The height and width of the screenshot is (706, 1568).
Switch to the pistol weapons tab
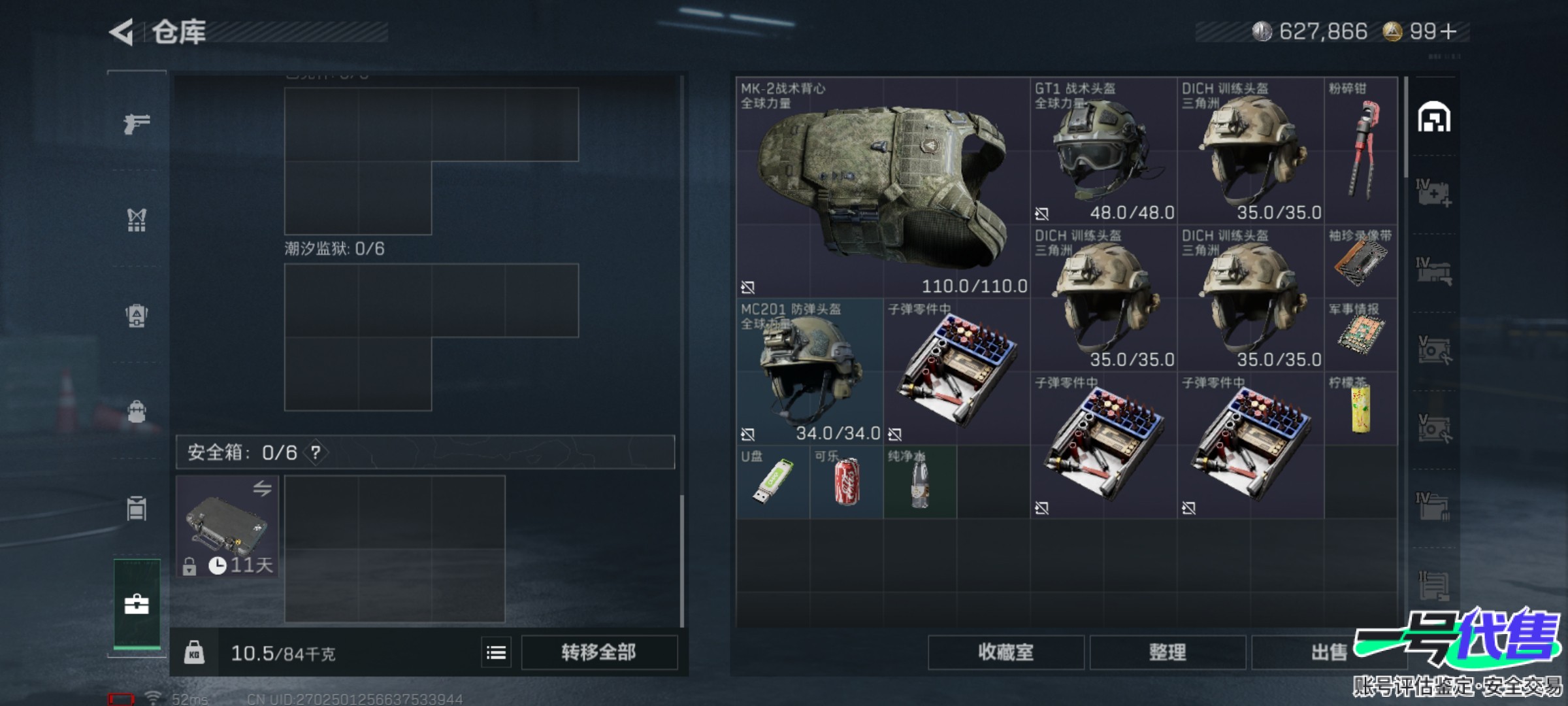[137, 123]
